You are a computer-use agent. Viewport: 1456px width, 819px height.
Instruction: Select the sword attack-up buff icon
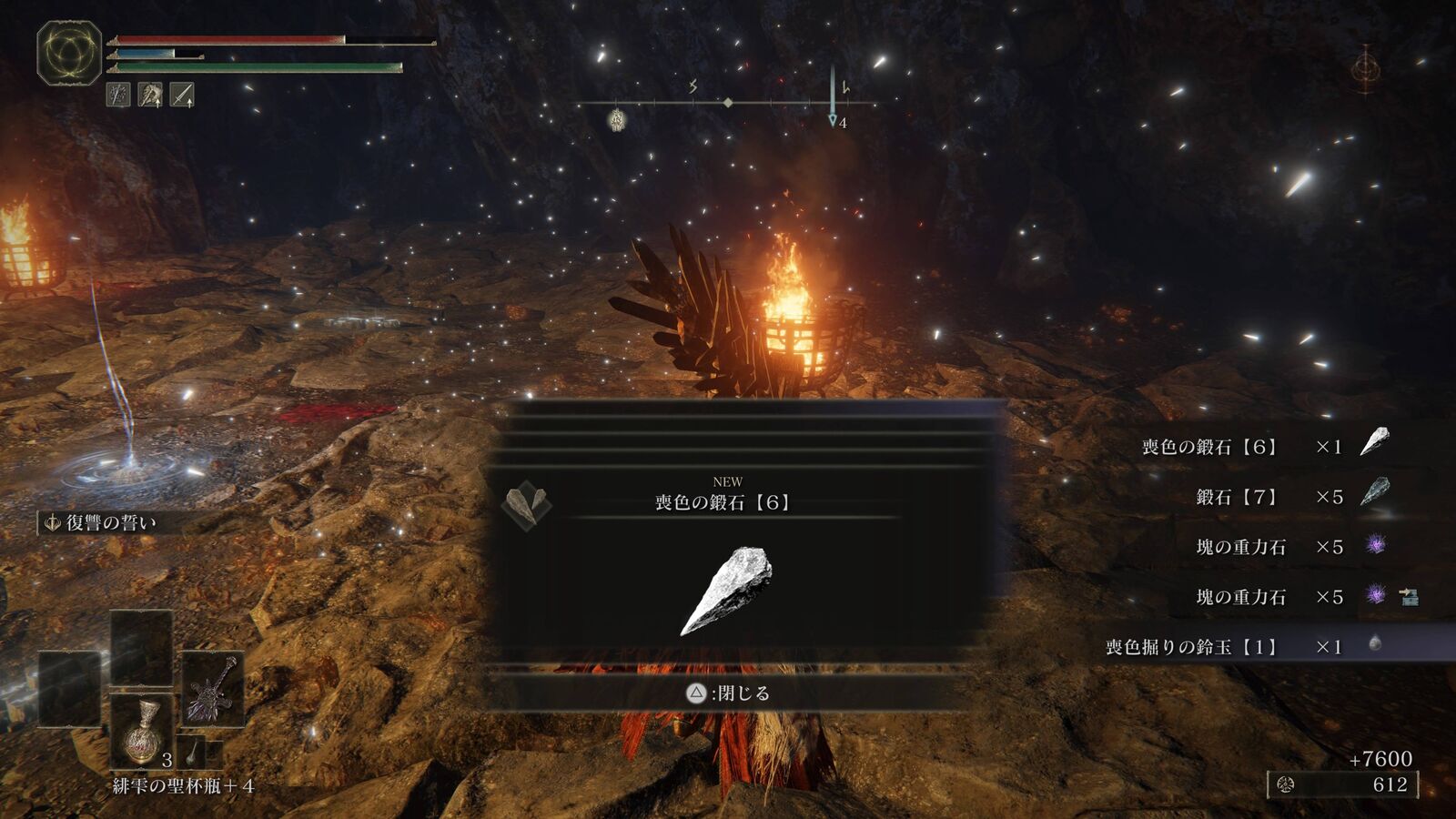[182, 95]
